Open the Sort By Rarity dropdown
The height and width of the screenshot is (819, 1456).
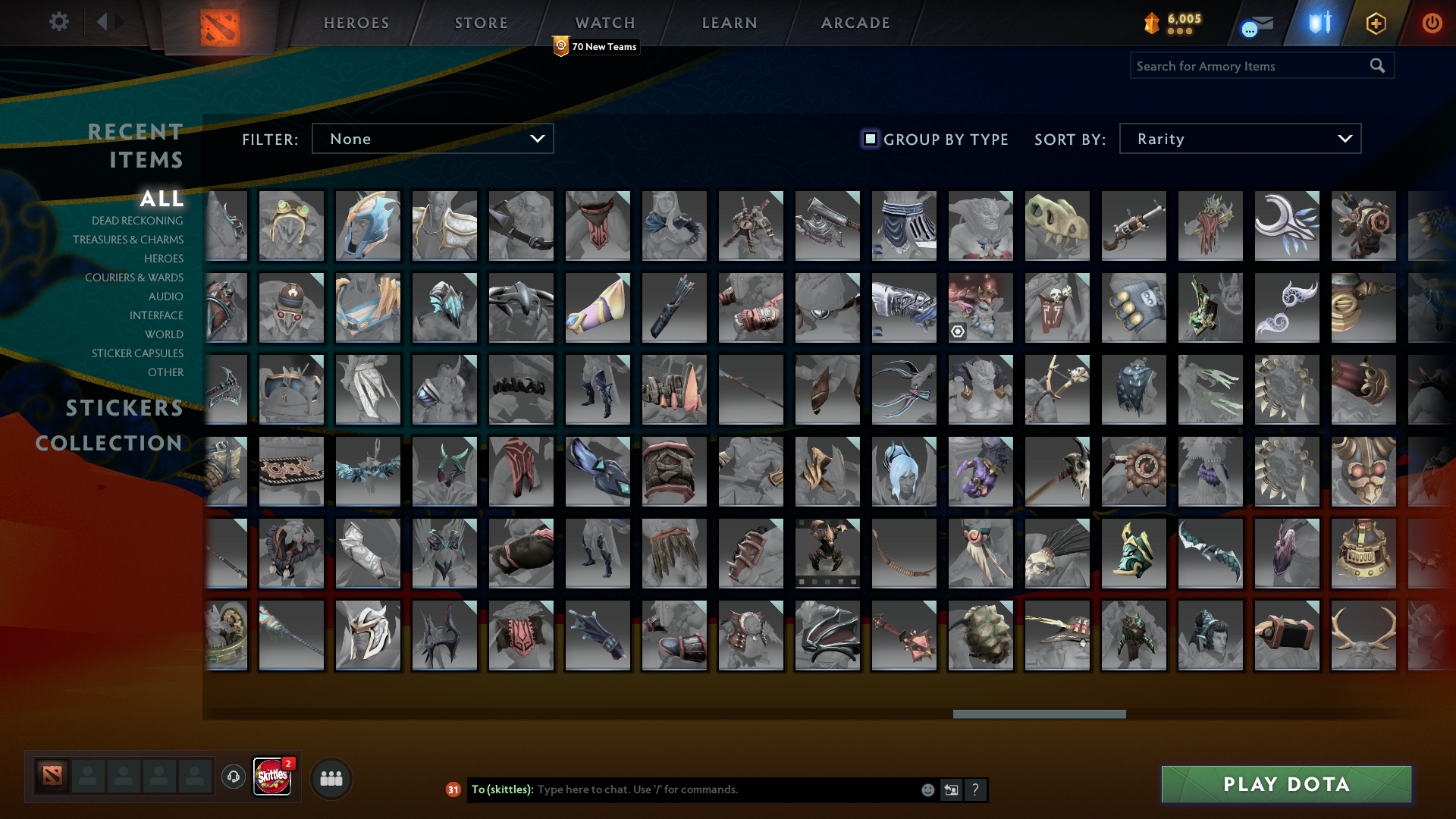1239,138
